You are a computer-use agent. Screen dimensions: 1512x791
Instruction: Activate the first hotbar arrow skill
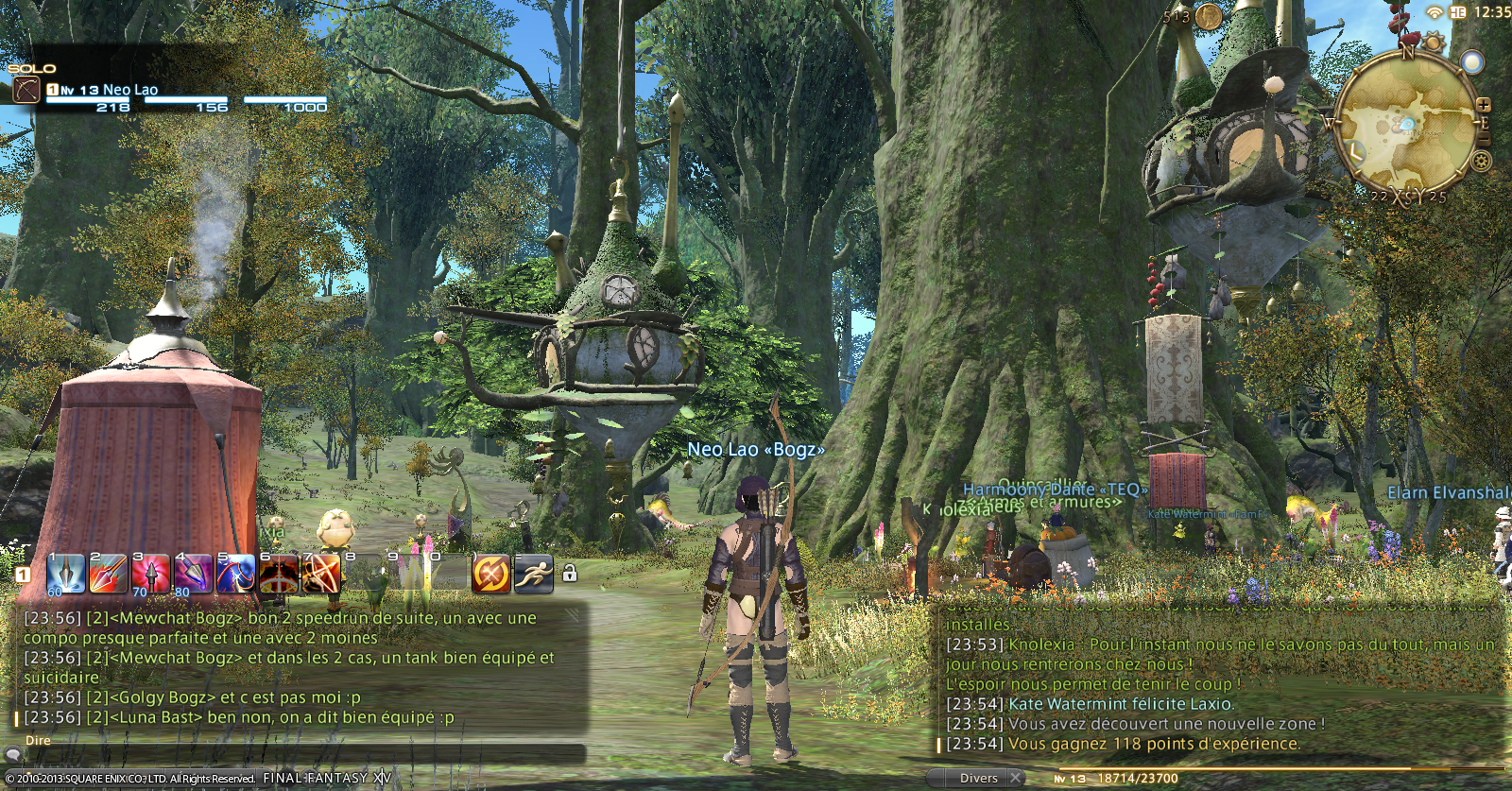pyautogui.click(x=65, y=574)
